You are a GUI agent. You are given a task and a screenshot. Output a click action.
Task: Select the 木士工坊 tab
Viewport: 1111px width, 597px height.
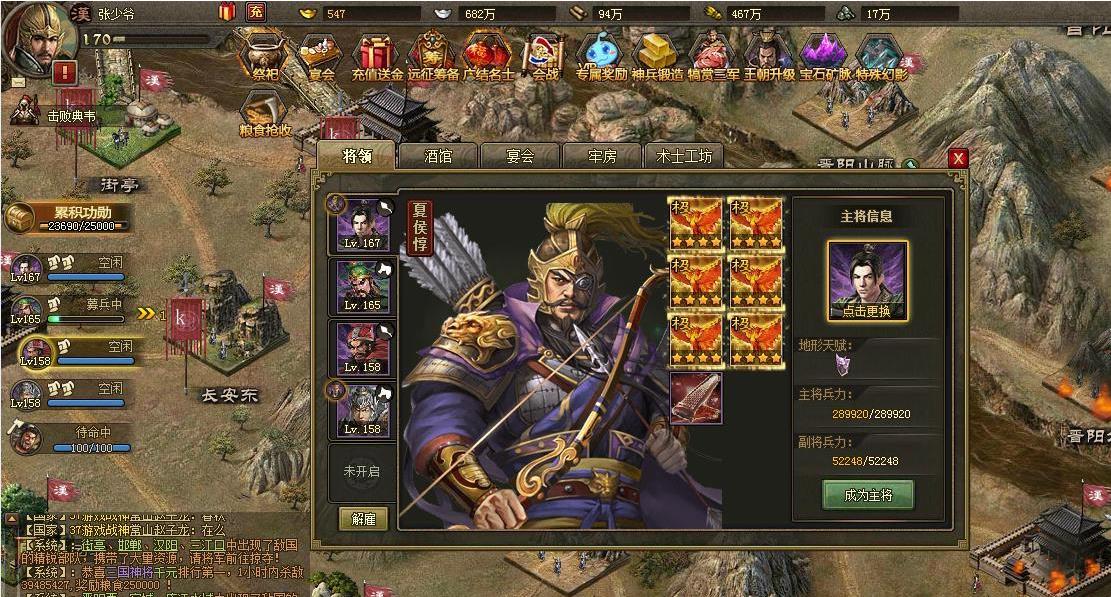click(684, 156)
